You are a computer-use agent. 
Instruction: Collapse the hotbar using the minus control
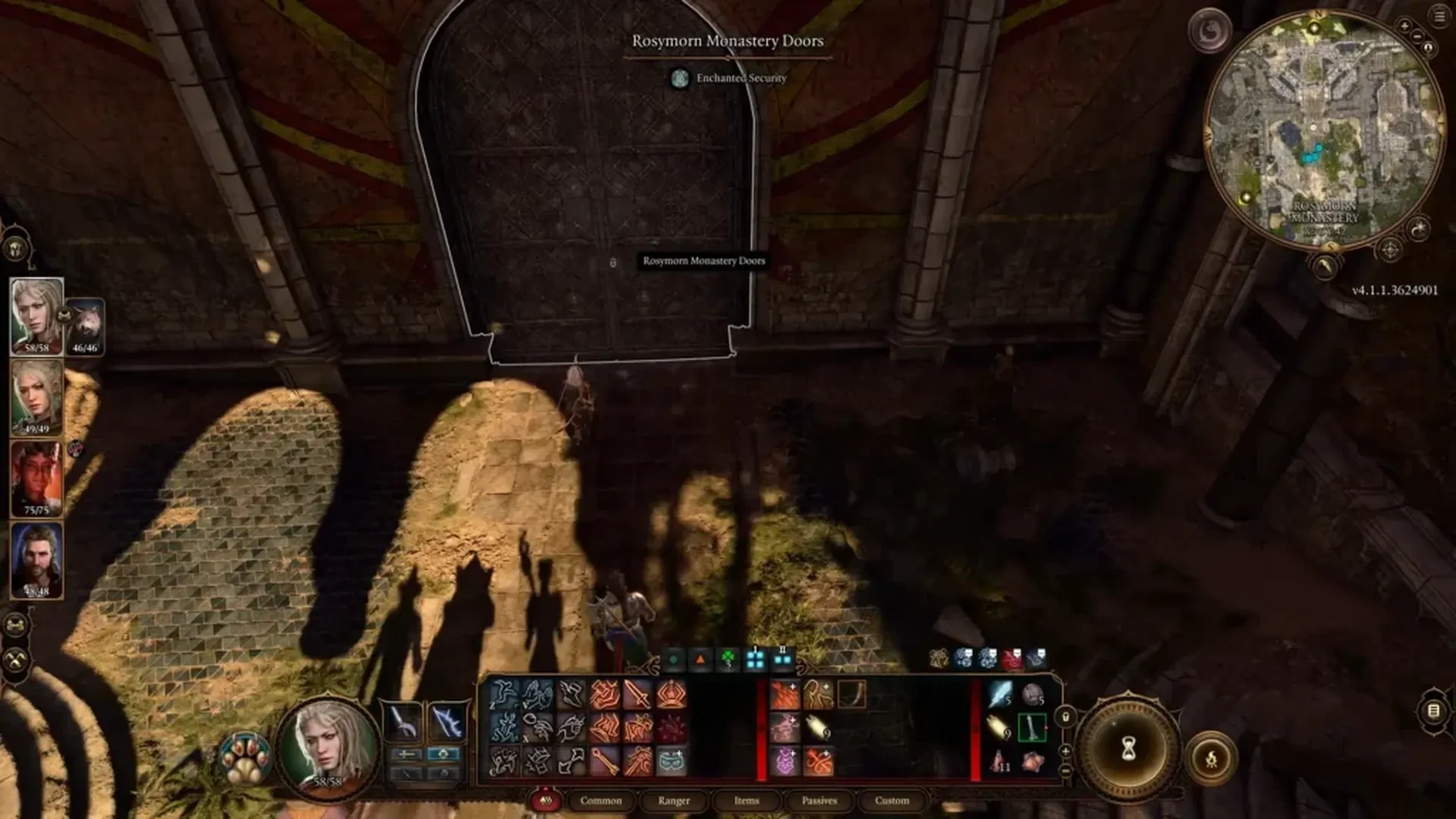[1065, 771]
